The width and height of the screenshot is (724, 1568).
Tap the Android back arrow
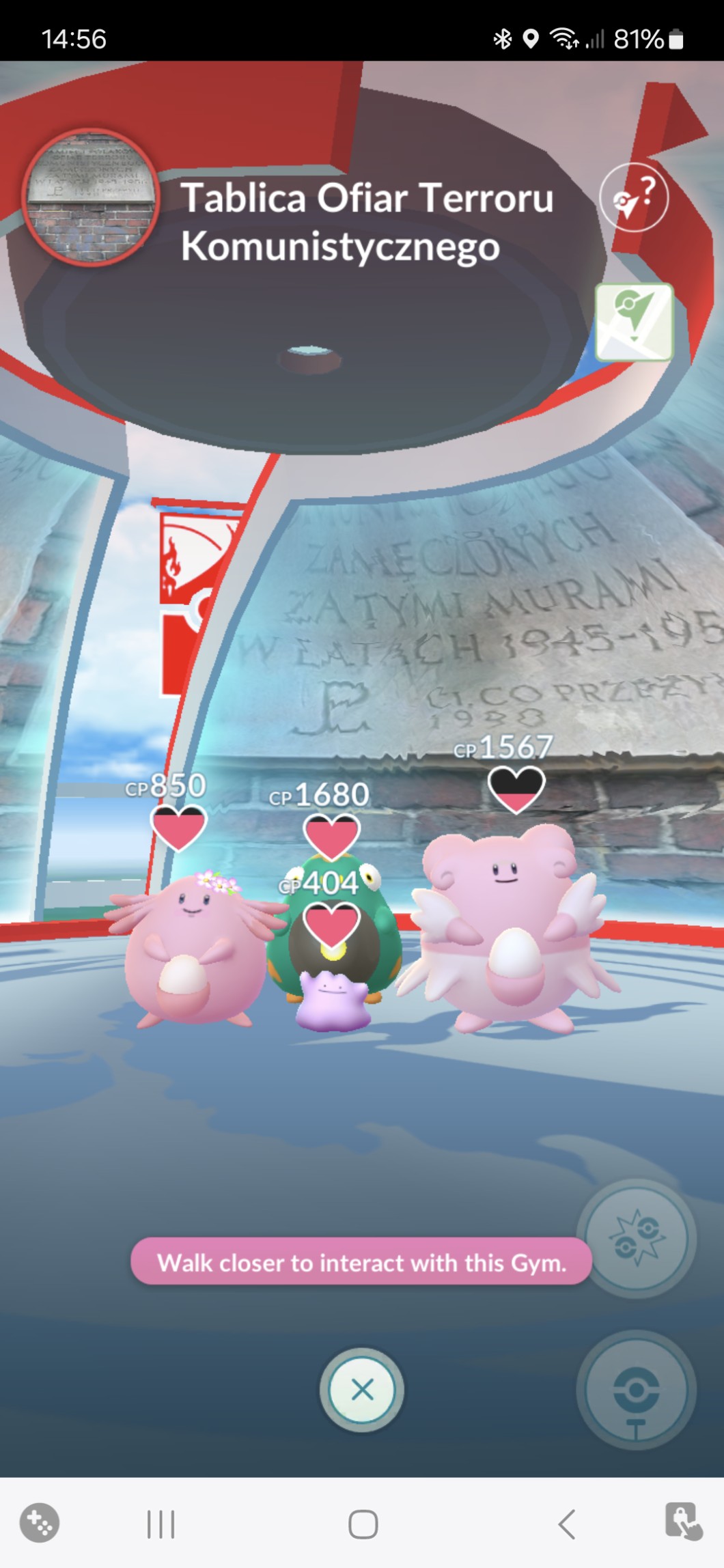tap(566, 1524)
